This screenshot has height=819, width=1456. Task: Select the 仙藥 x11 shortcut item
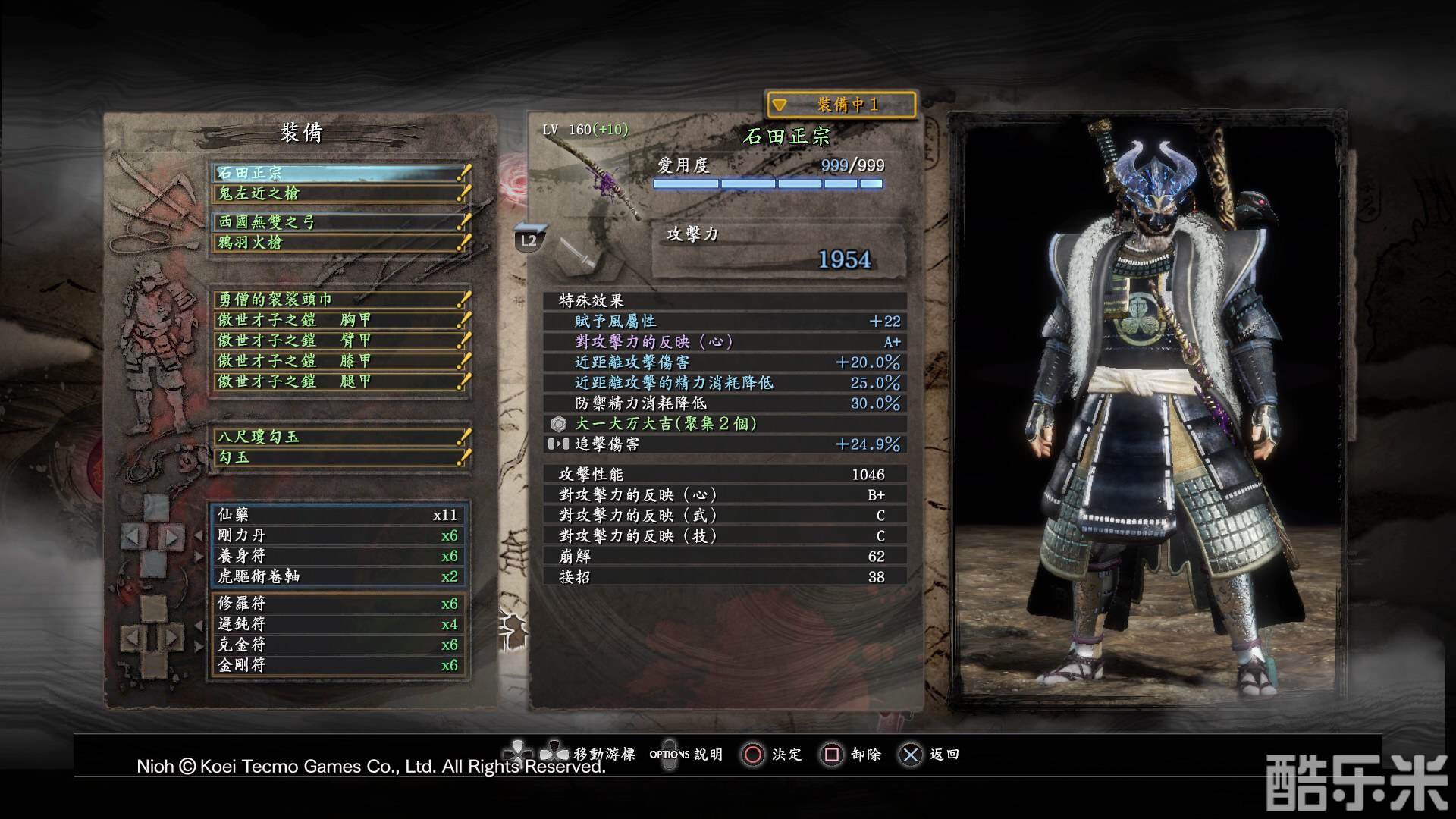[x=338, y=515]
